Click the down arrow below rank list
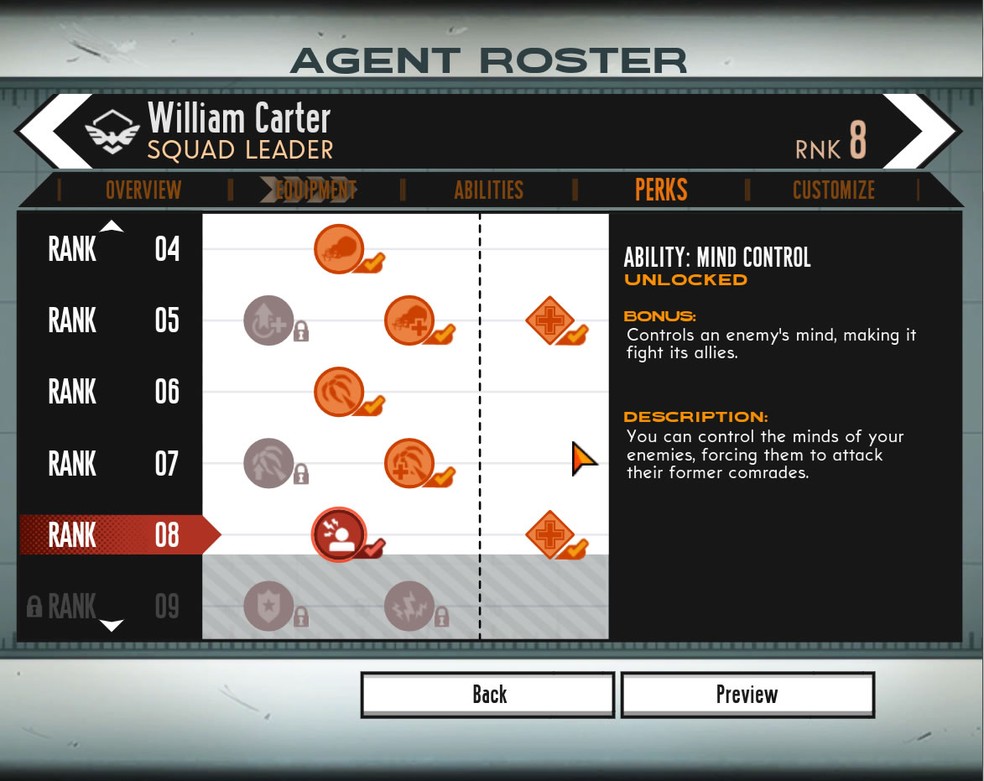 coord(112,626)
